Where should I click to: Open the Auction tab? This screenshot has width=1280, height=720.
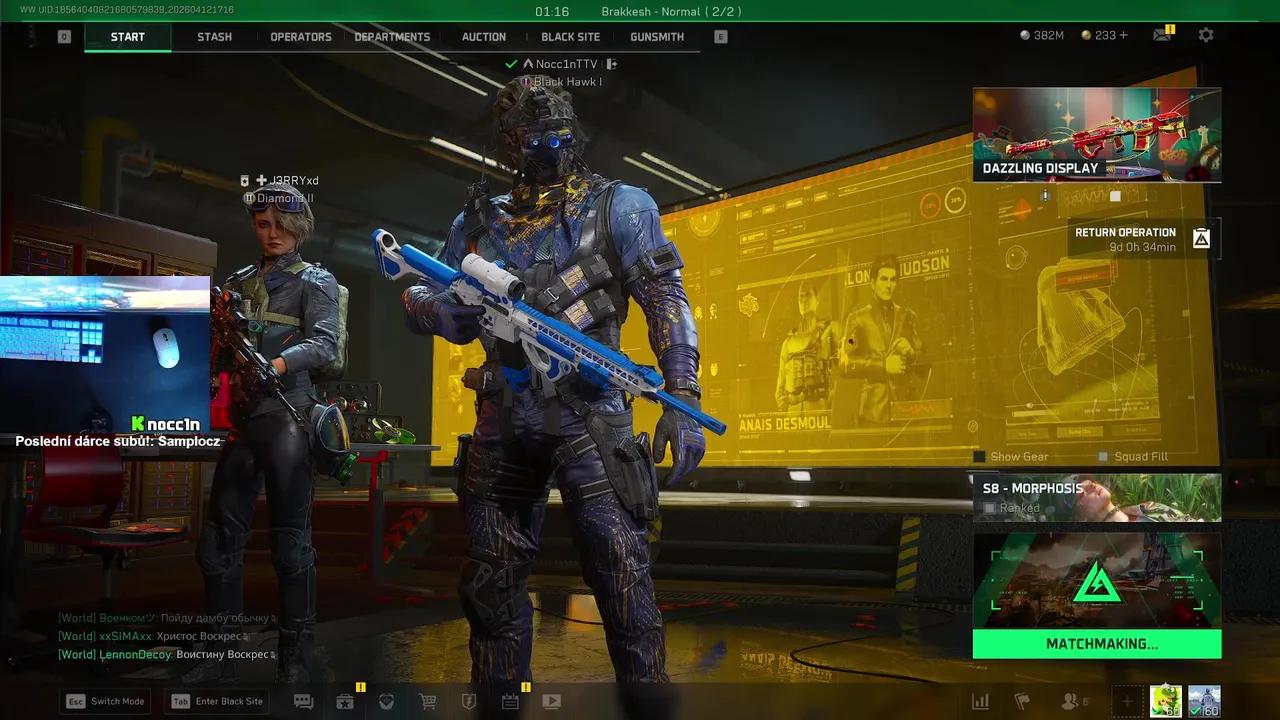click(x=484, y=37)
